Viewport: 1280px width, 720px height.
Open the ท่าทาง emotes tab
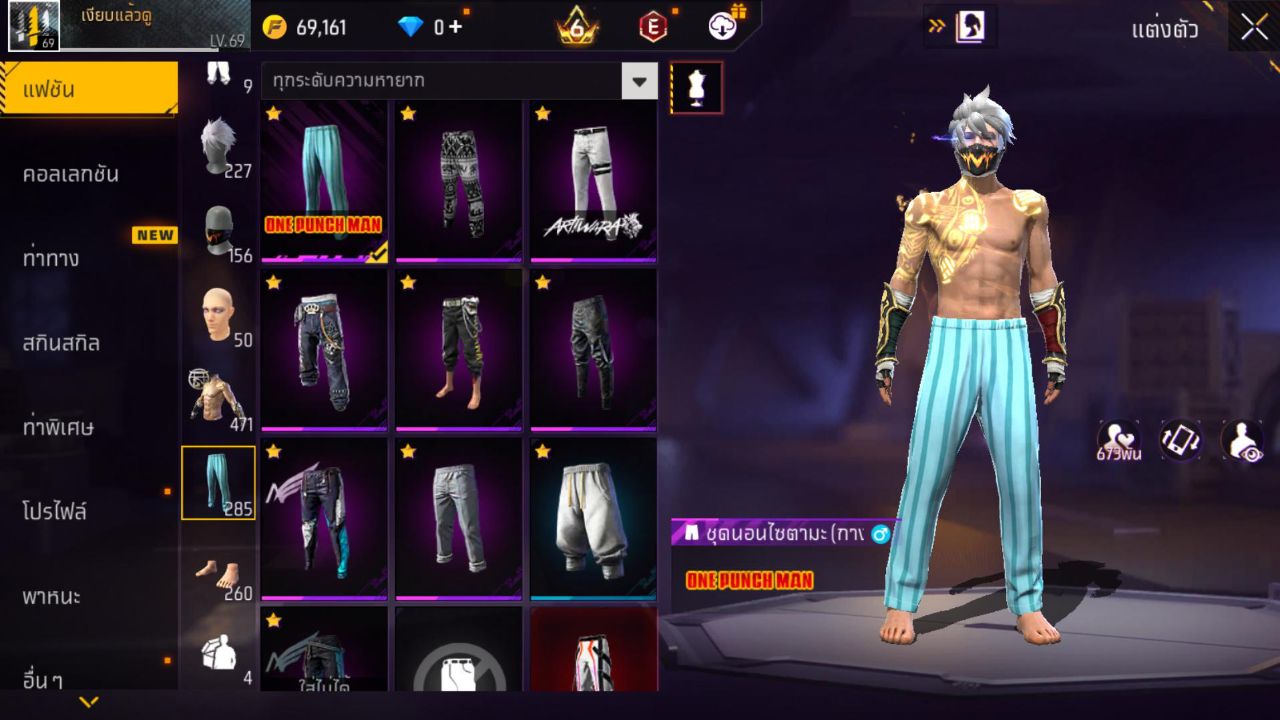[x=52, y=258]
